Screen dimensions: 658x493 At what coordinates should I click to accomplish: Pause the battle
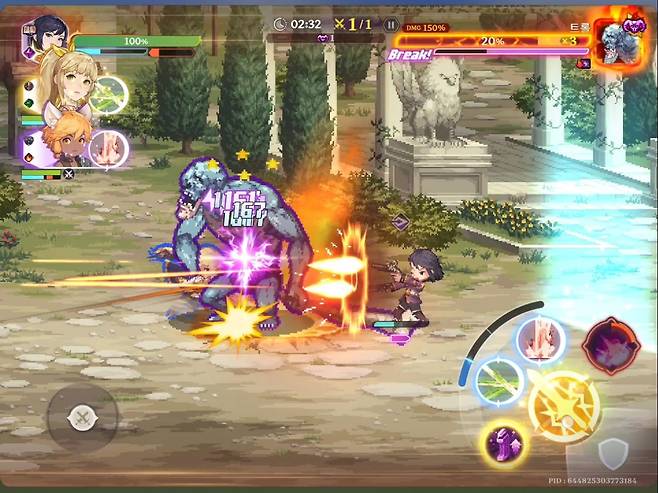391,23
